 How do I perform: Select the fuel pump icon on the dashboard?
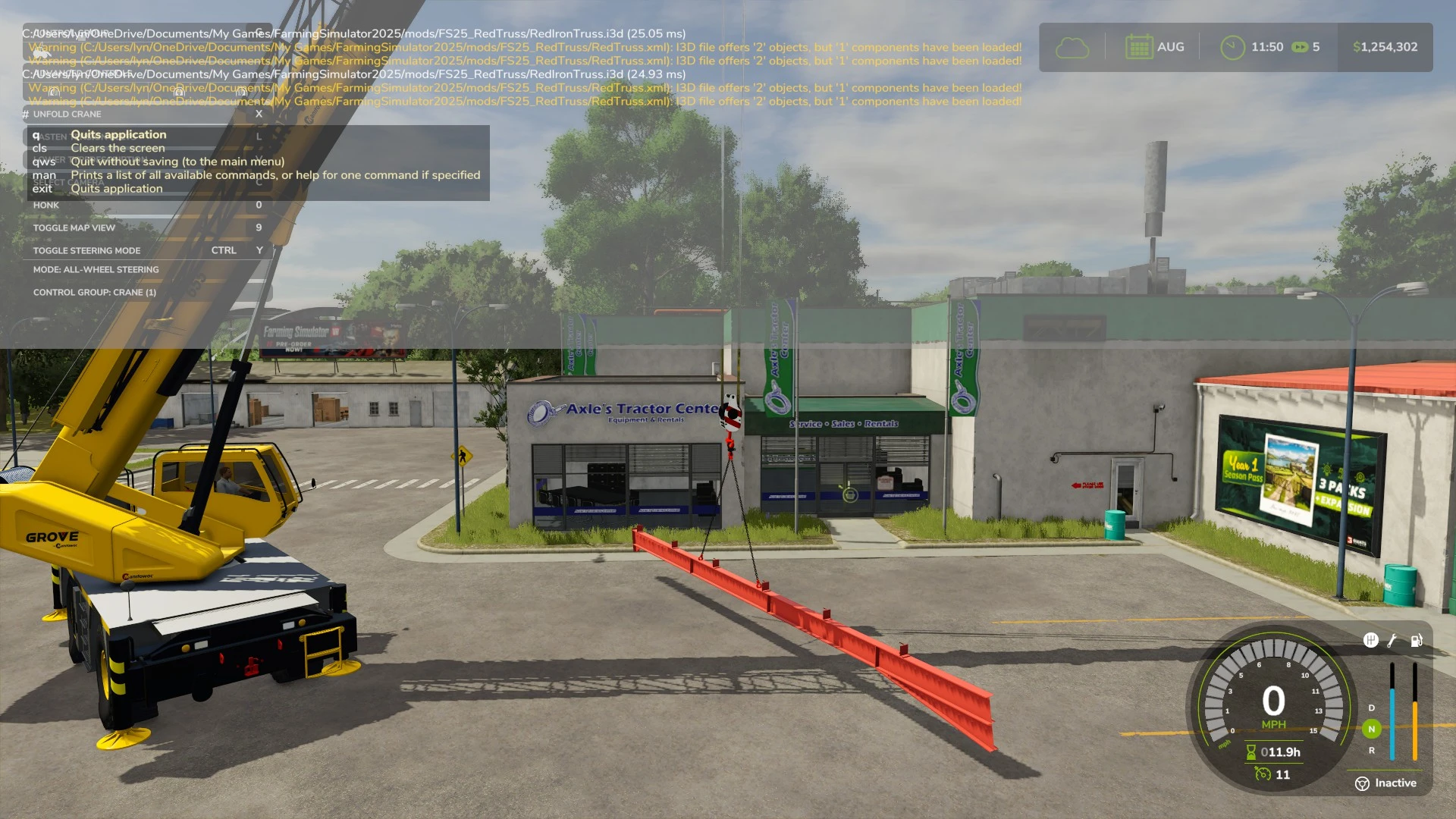[1415, 641]
